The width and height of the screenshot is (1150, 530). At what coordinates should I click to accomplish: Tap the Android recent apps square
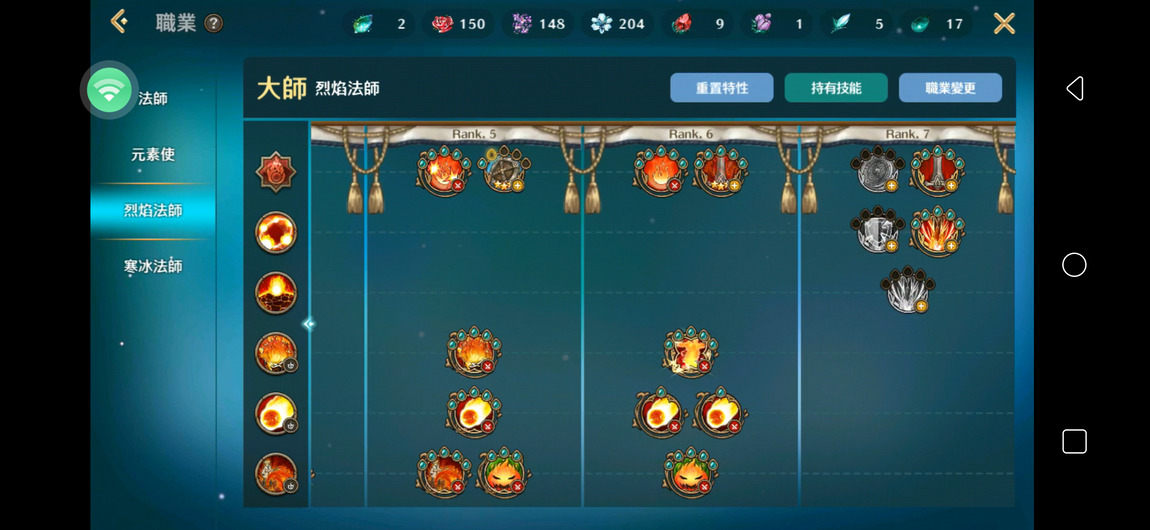[1074, 441]
